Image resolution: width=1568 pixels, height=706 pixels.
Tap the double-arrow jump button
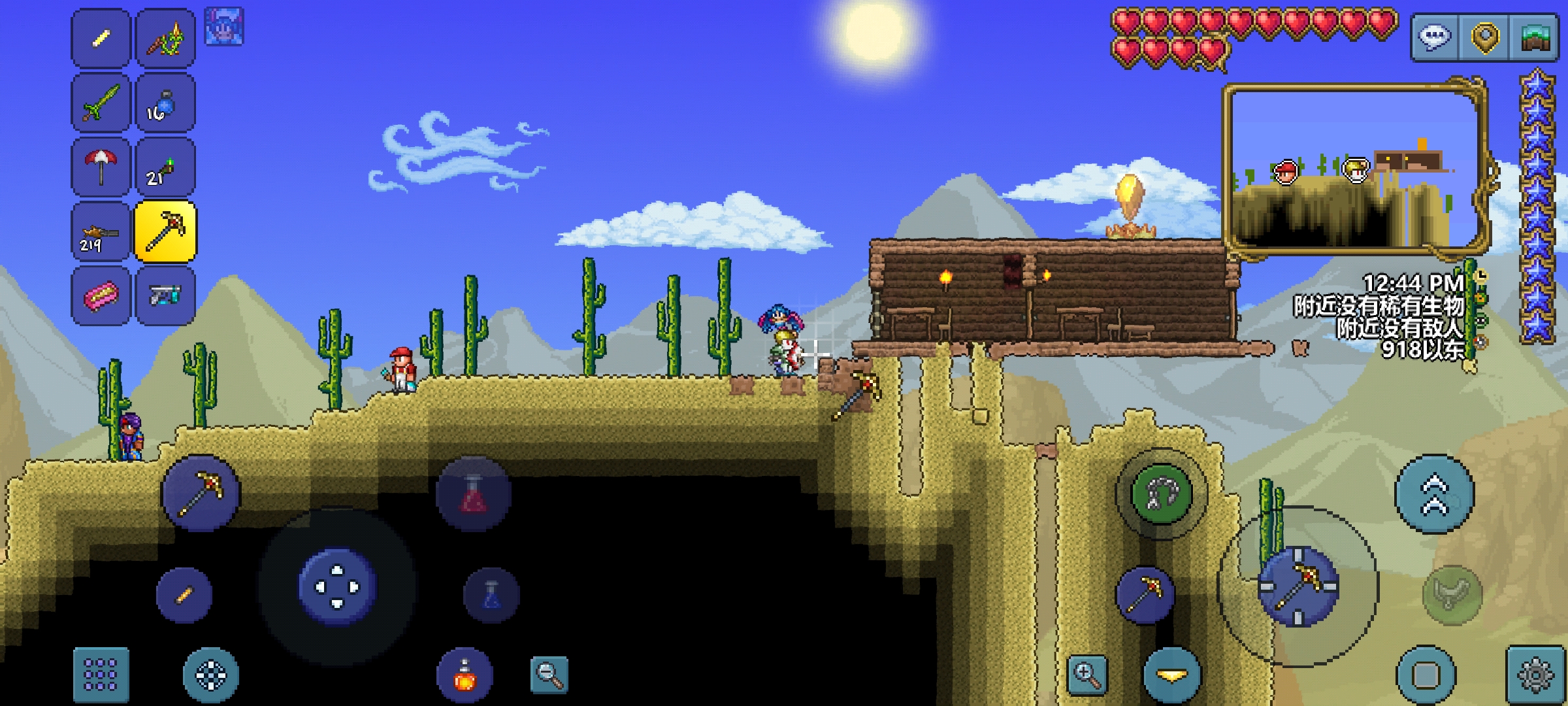1434,494
